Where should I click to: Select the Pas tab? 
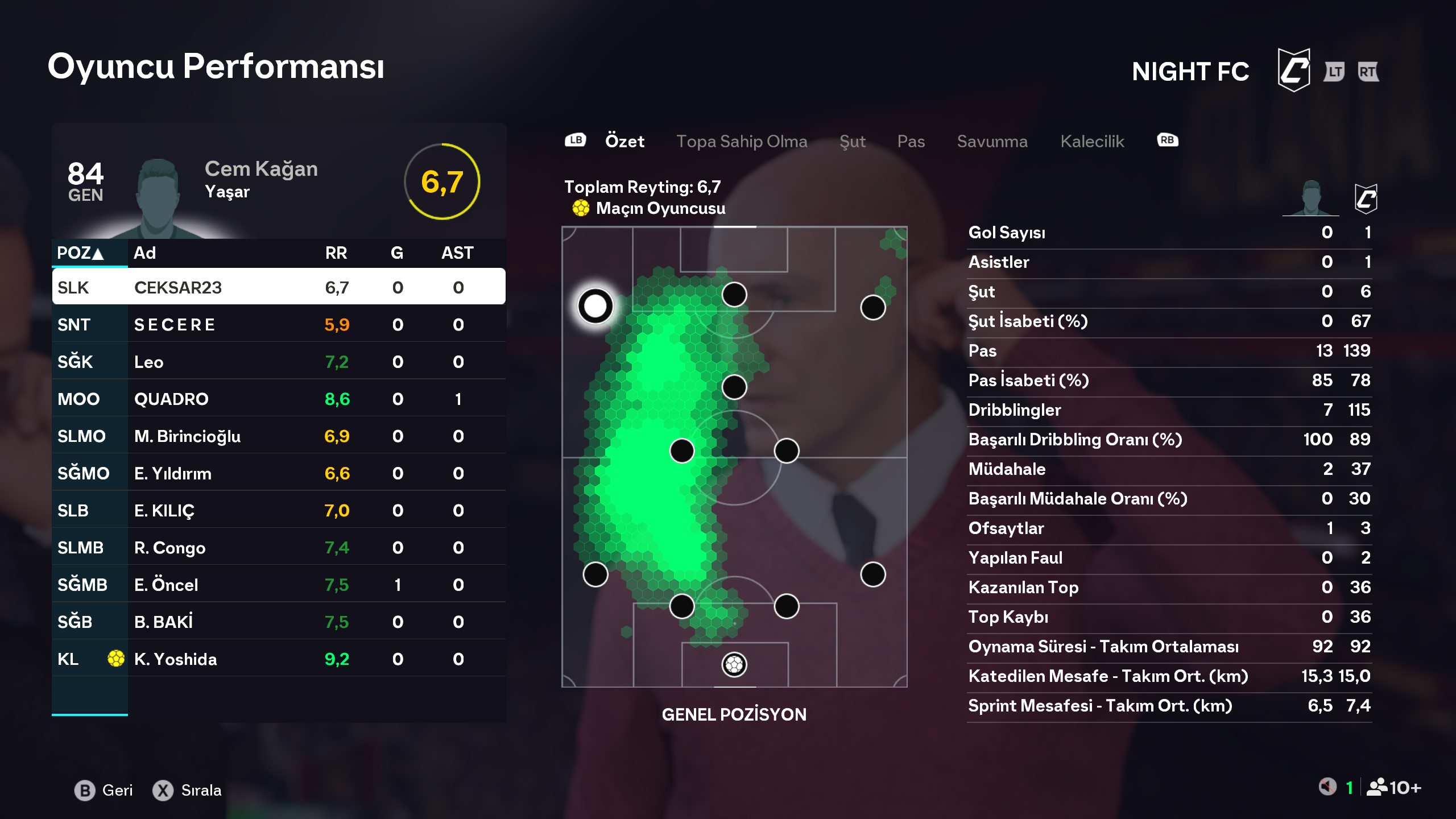pos(911,141)
